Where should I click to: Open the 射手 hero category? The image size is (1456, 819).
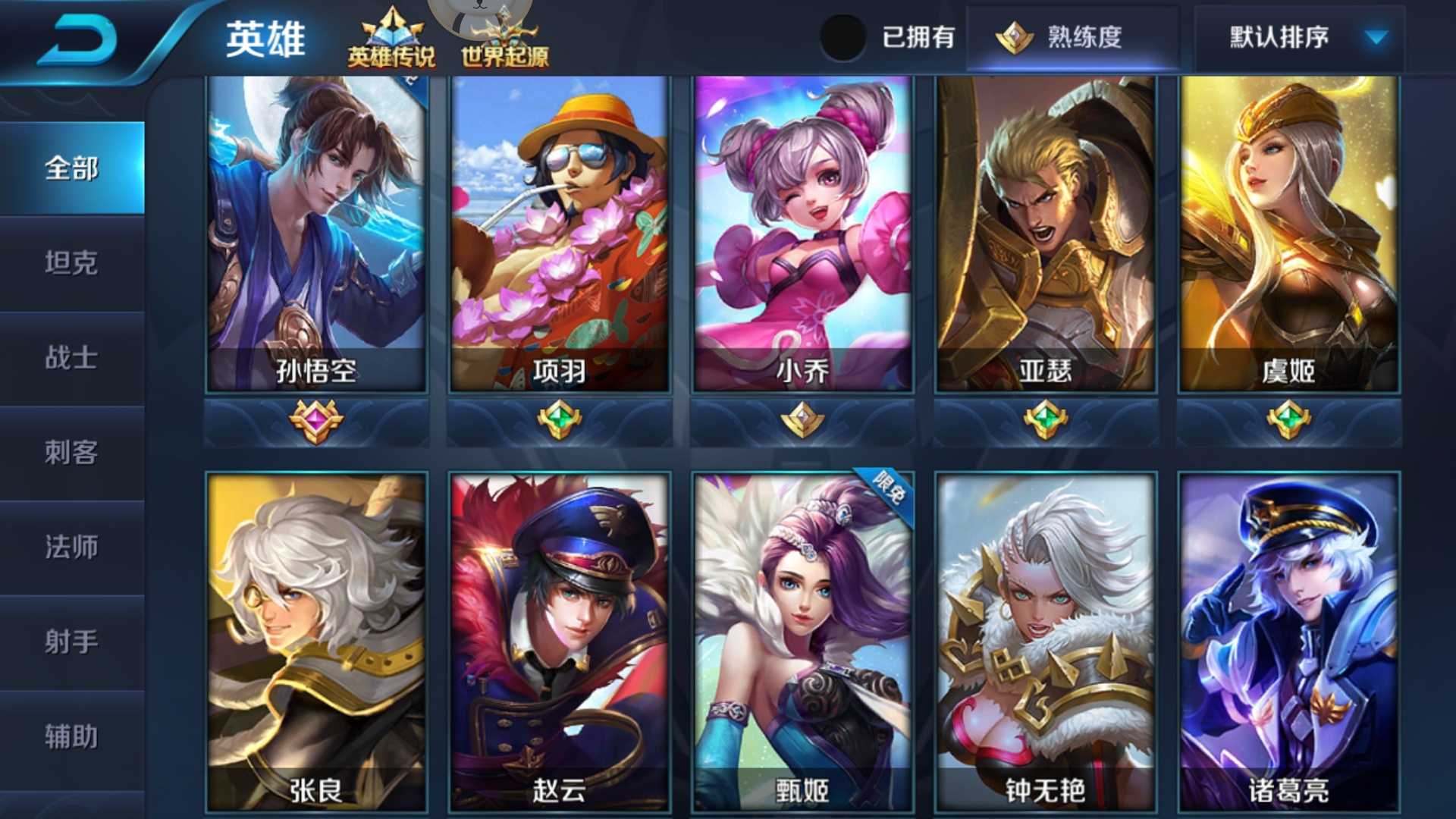[72, 642]
